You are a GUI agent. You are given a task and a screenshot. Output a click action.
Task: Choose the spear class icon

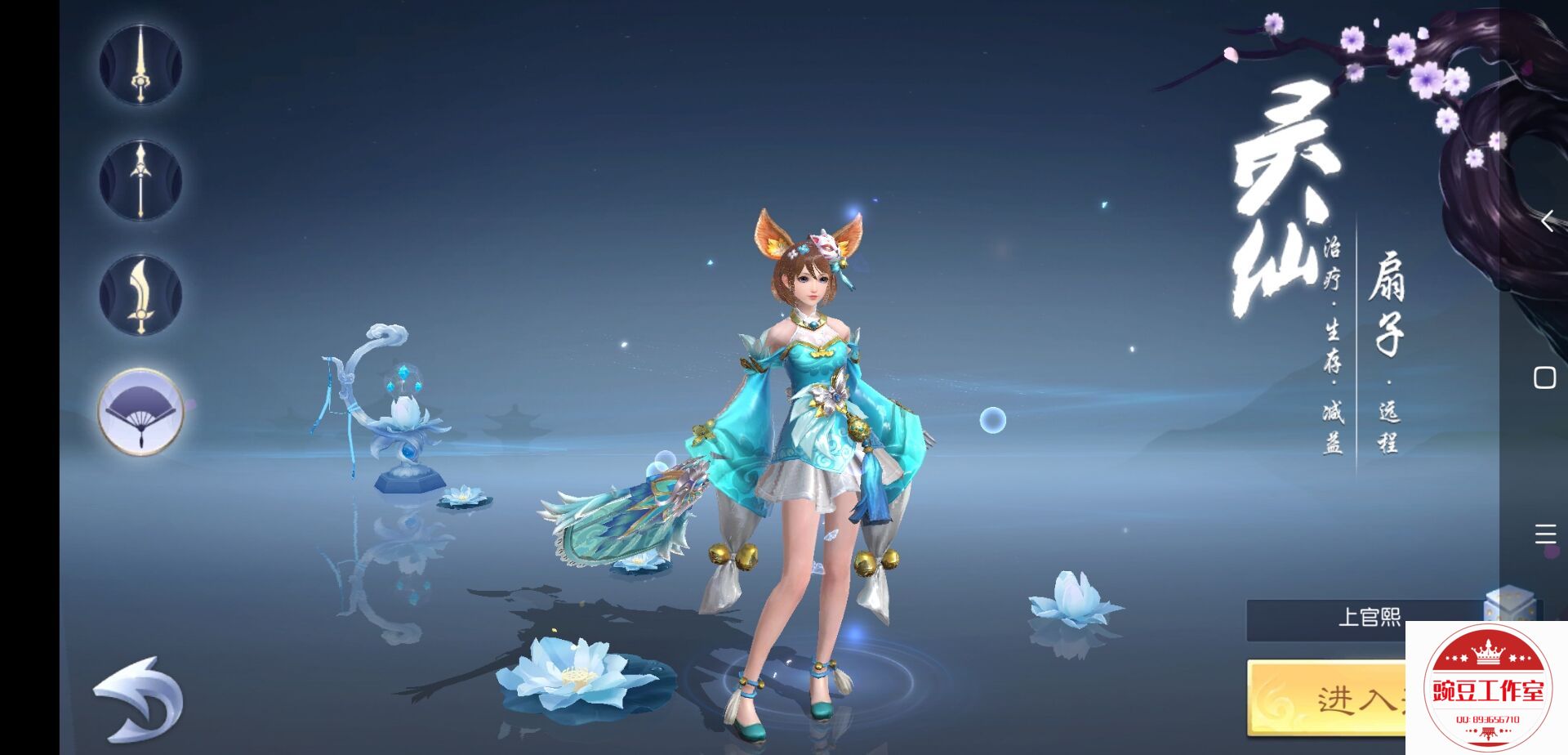click(x=140, y=180)
